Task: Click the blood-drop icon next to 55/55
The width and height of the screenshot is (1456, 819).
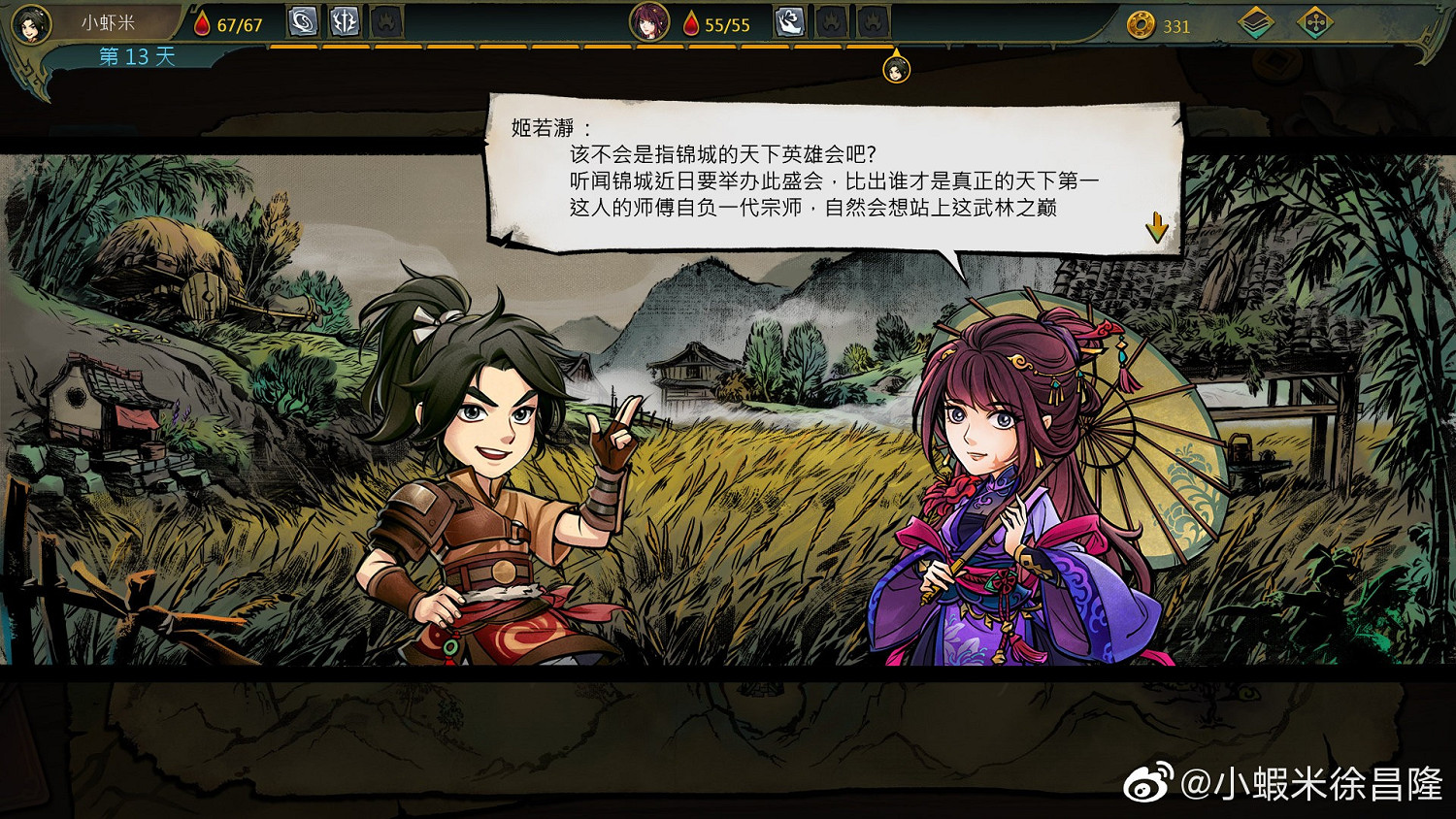Action: pos(689,24)
